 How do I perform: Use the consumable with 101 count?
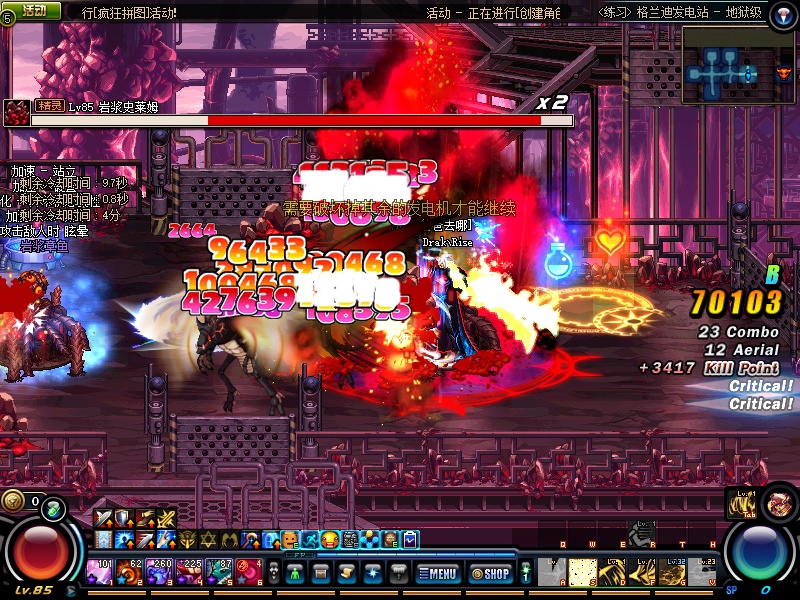click(101, 573)
